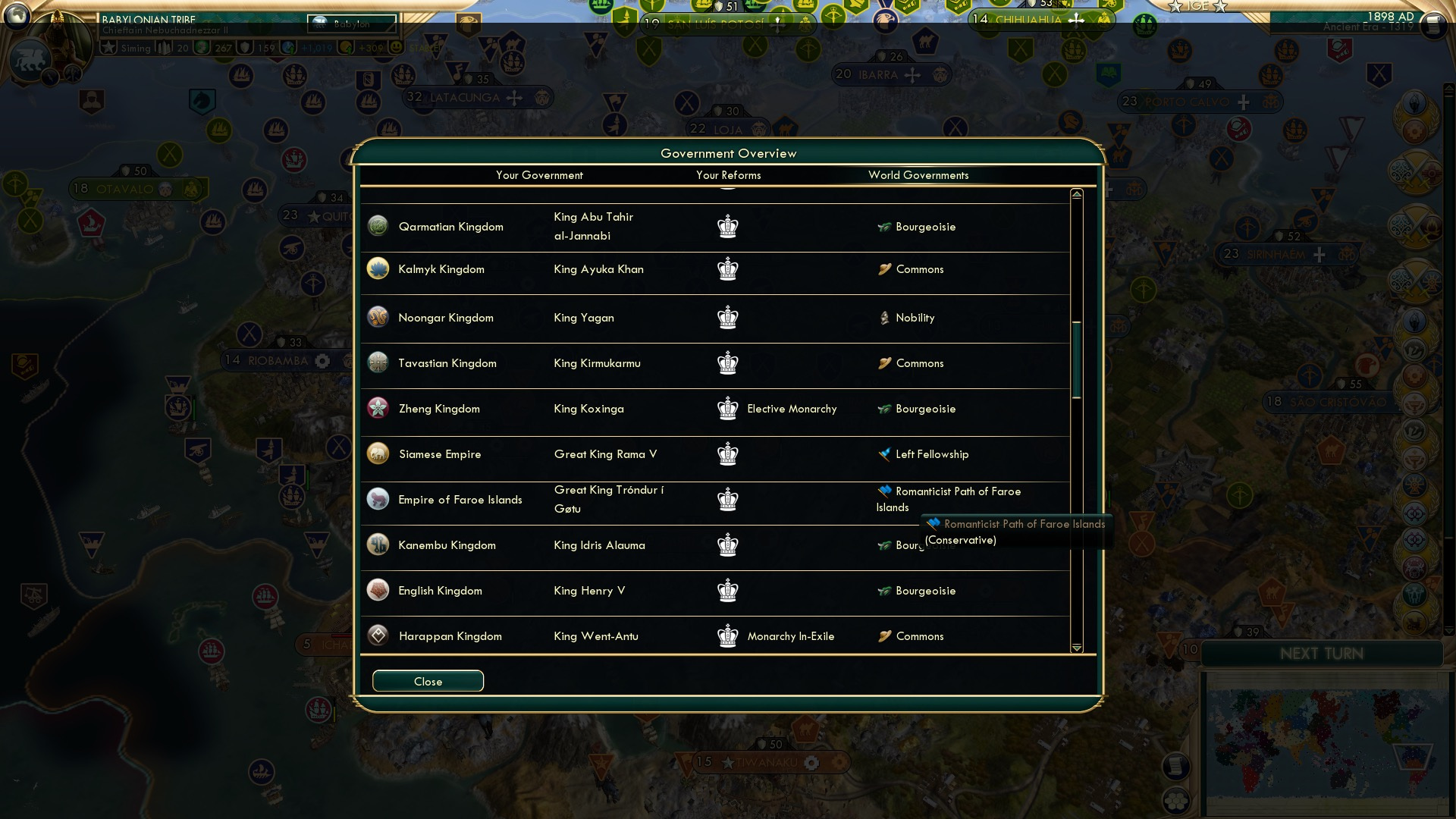Select the Qarmatian Kingdom civilization icon
This screenshot has width=1456, height=819.
(378, 225)
